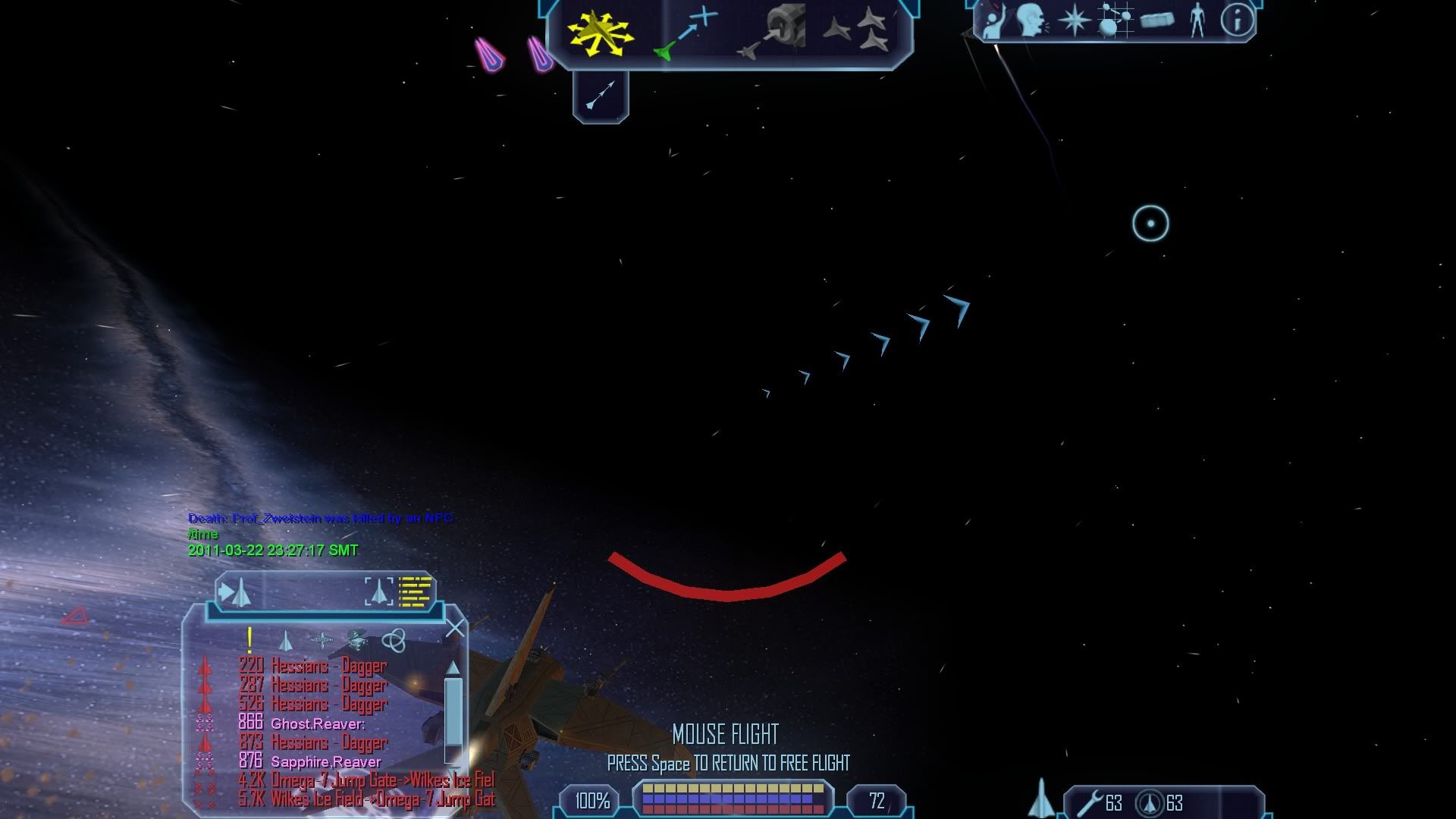Select the Omega-7 Jump Gate trade lane entry
Screen dimensions: 1456x819
point(381,780)
